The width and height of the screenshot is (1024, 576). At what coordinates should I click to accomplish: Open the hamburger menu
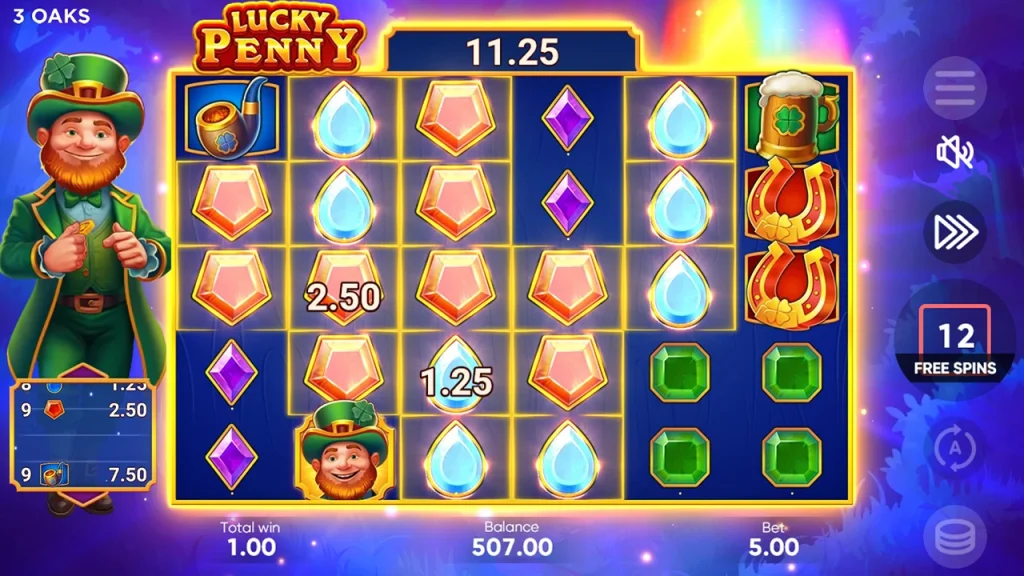point(954,88)
